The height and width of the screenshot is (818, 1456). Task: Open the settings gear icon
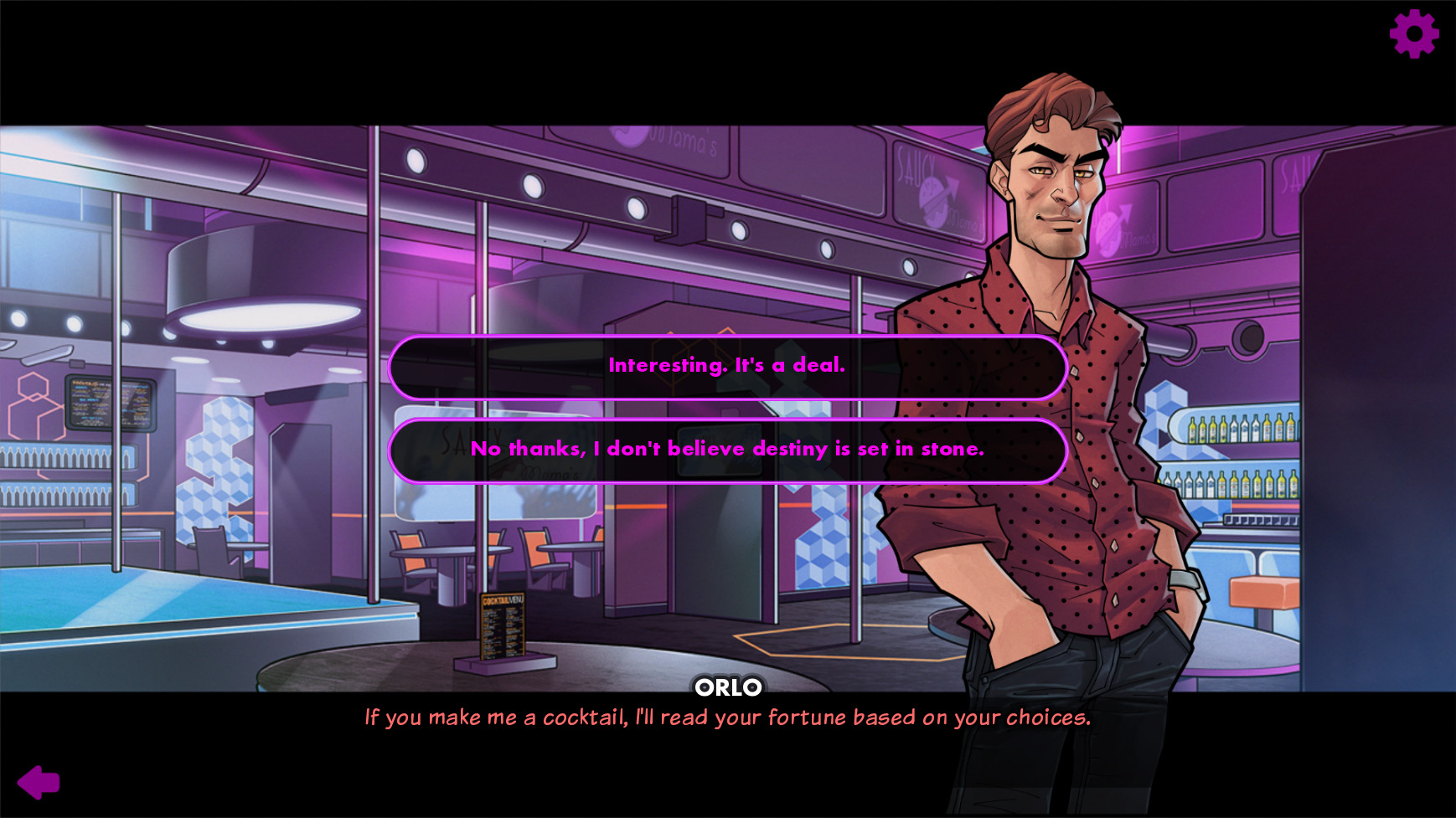pyautogui.click(x=1414, y=35)
